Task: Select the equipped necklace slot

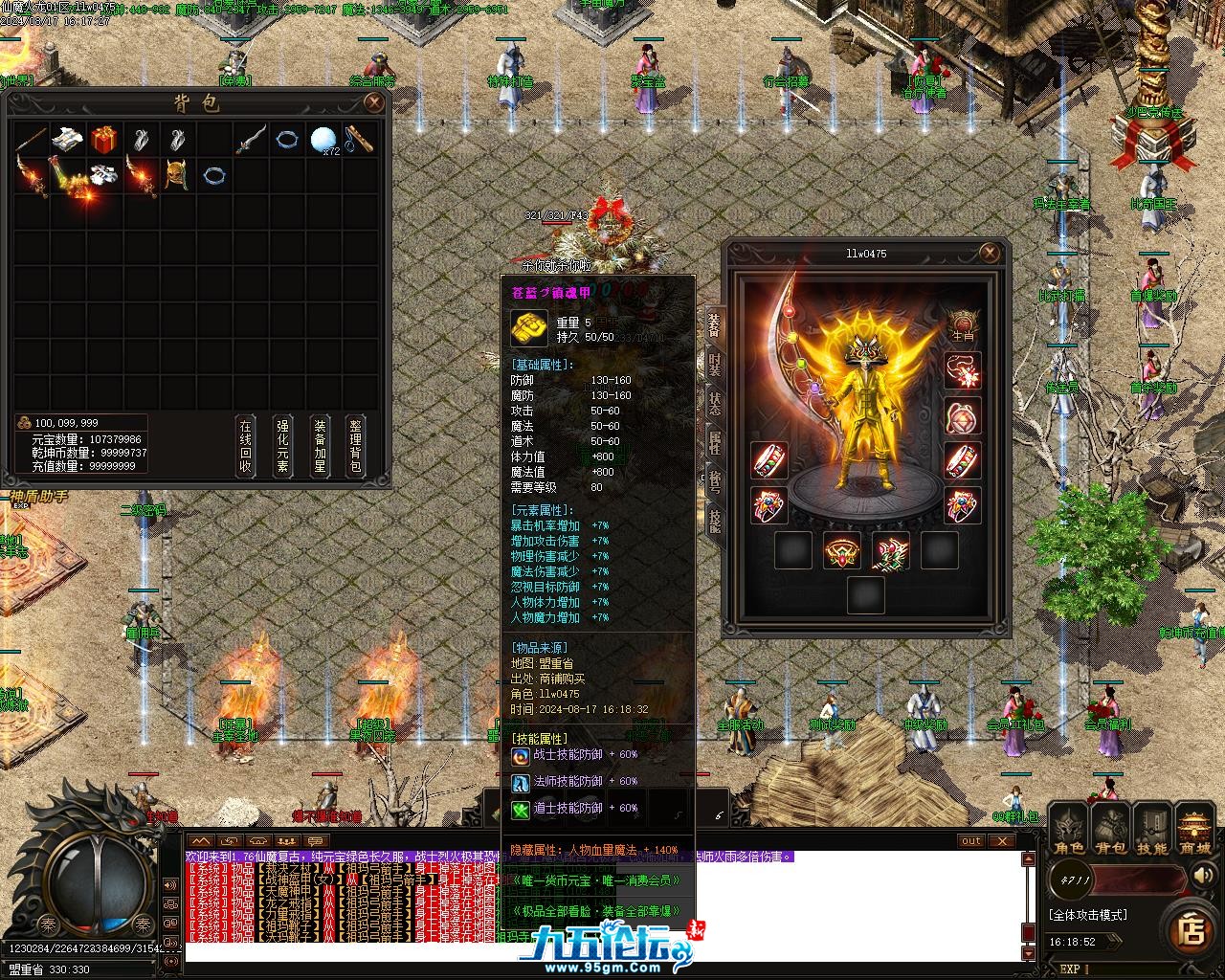Action: point(962,370)
